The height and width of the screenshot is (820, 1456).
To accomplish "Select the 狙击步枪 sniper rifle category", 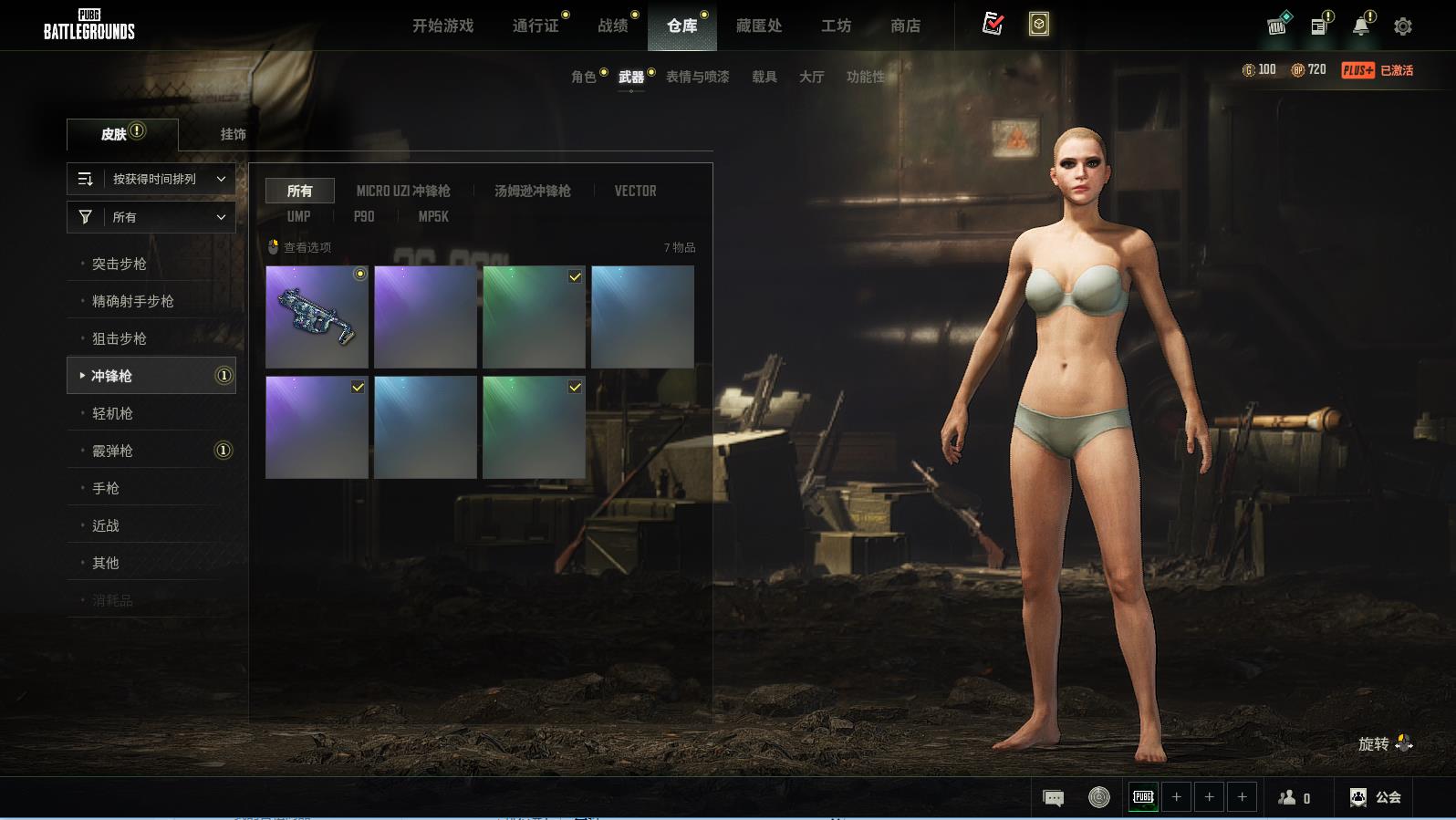I will click(120, 338).
